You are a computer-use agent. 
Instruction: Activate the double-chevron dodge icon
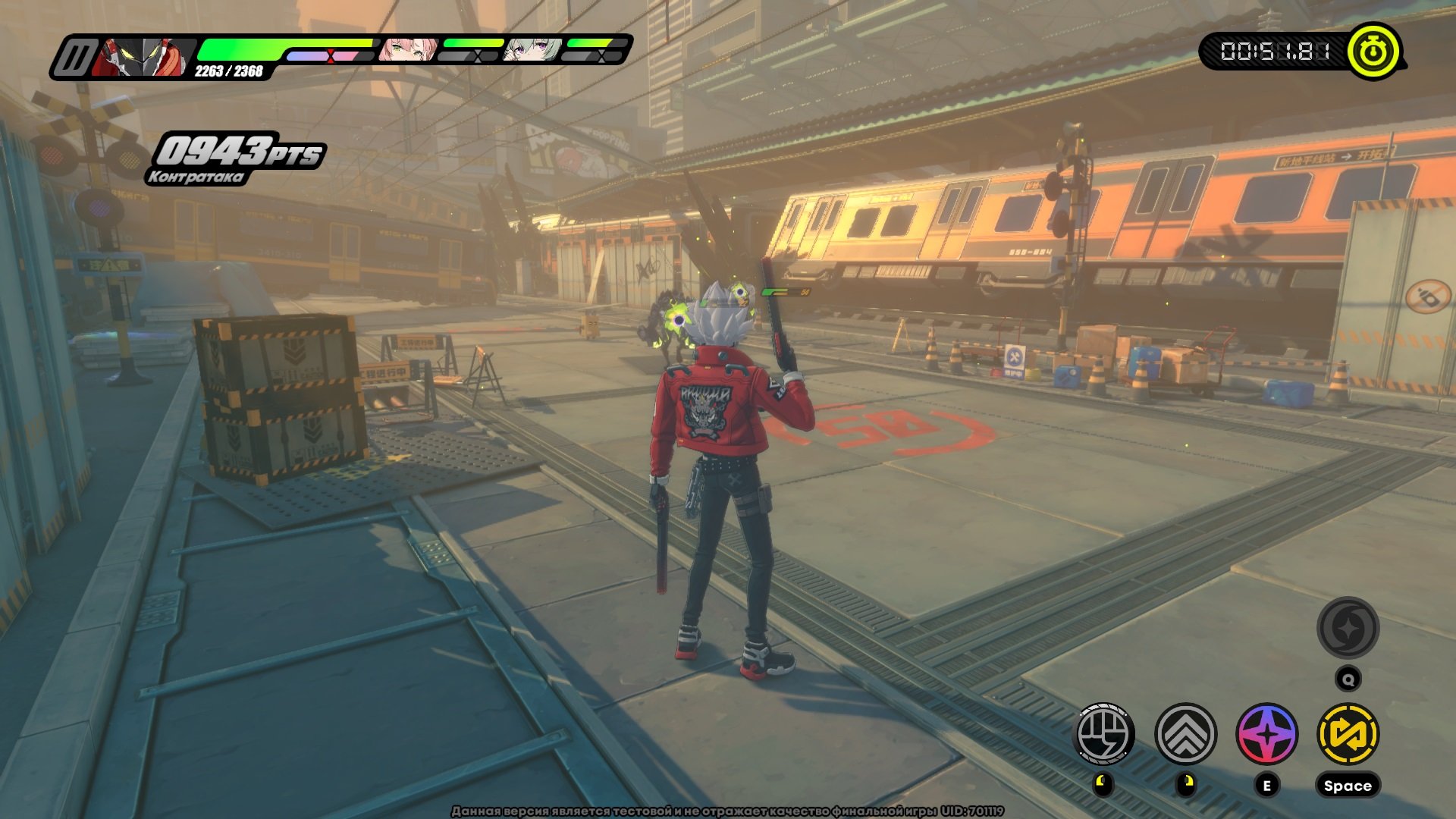(1185, 733)
